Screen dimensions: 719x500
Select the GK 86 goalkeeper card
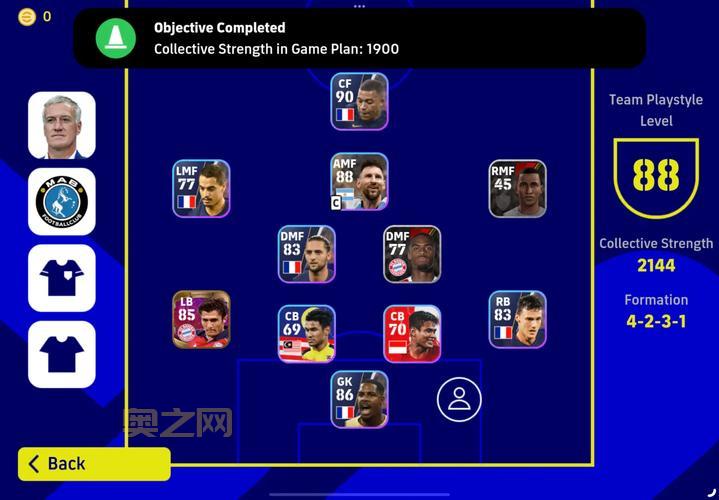[359, 399]
